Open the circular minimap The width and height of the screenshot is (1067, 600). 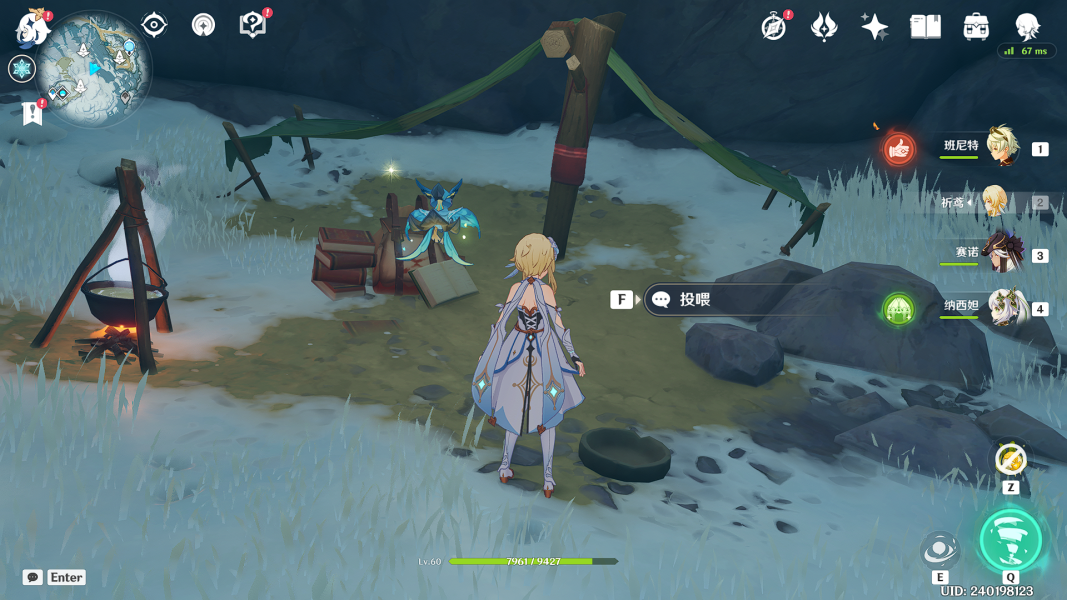point(94,69)
